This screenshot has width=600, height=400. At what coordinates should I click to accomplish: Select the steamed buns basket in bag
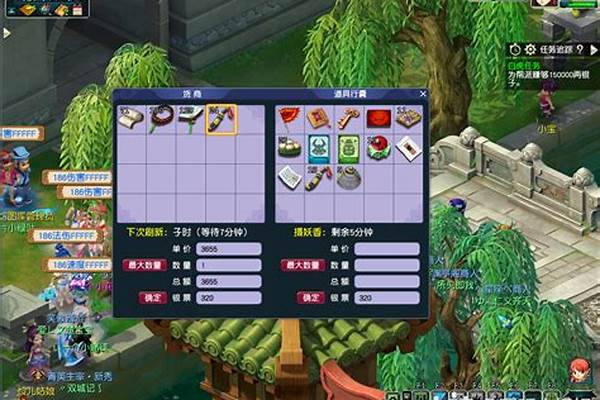tap(289, 149)
